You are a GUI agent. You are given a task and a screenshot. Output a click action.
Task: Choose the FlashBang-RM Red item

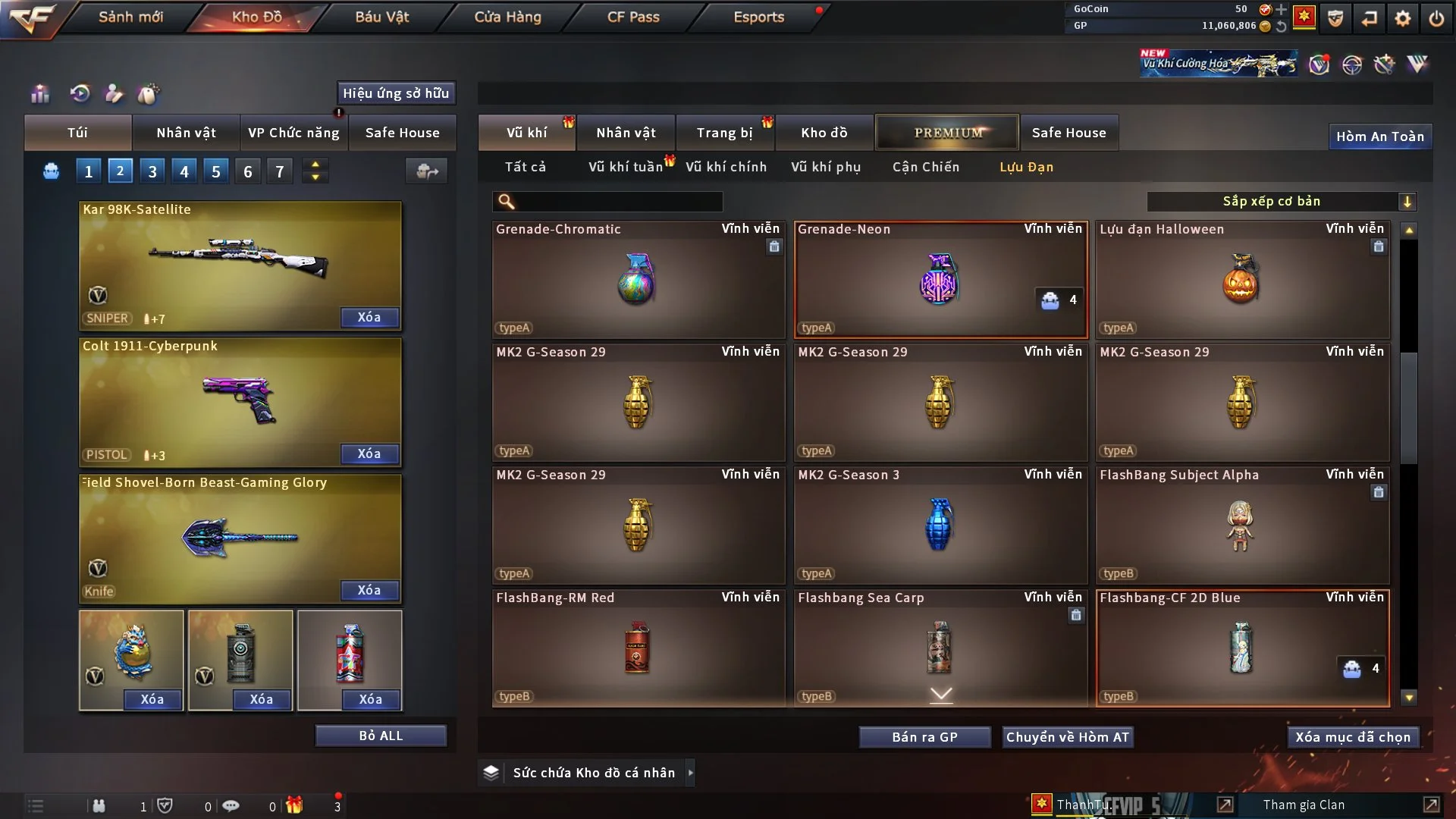click(638, 648)
